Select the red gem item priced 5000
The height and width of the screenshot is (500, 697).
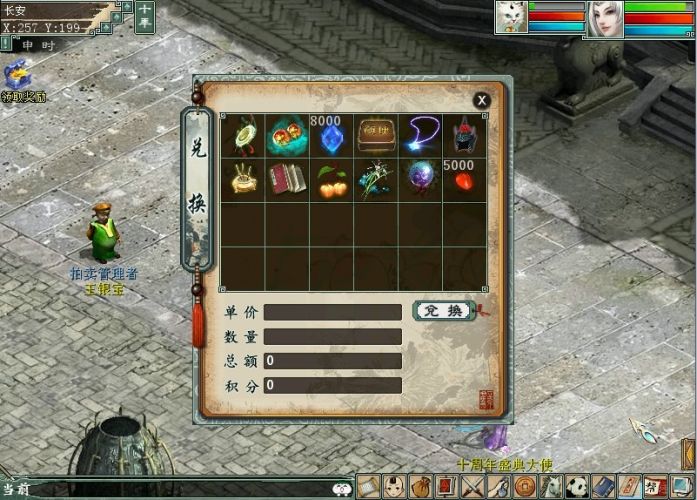[x=463, y=180]
